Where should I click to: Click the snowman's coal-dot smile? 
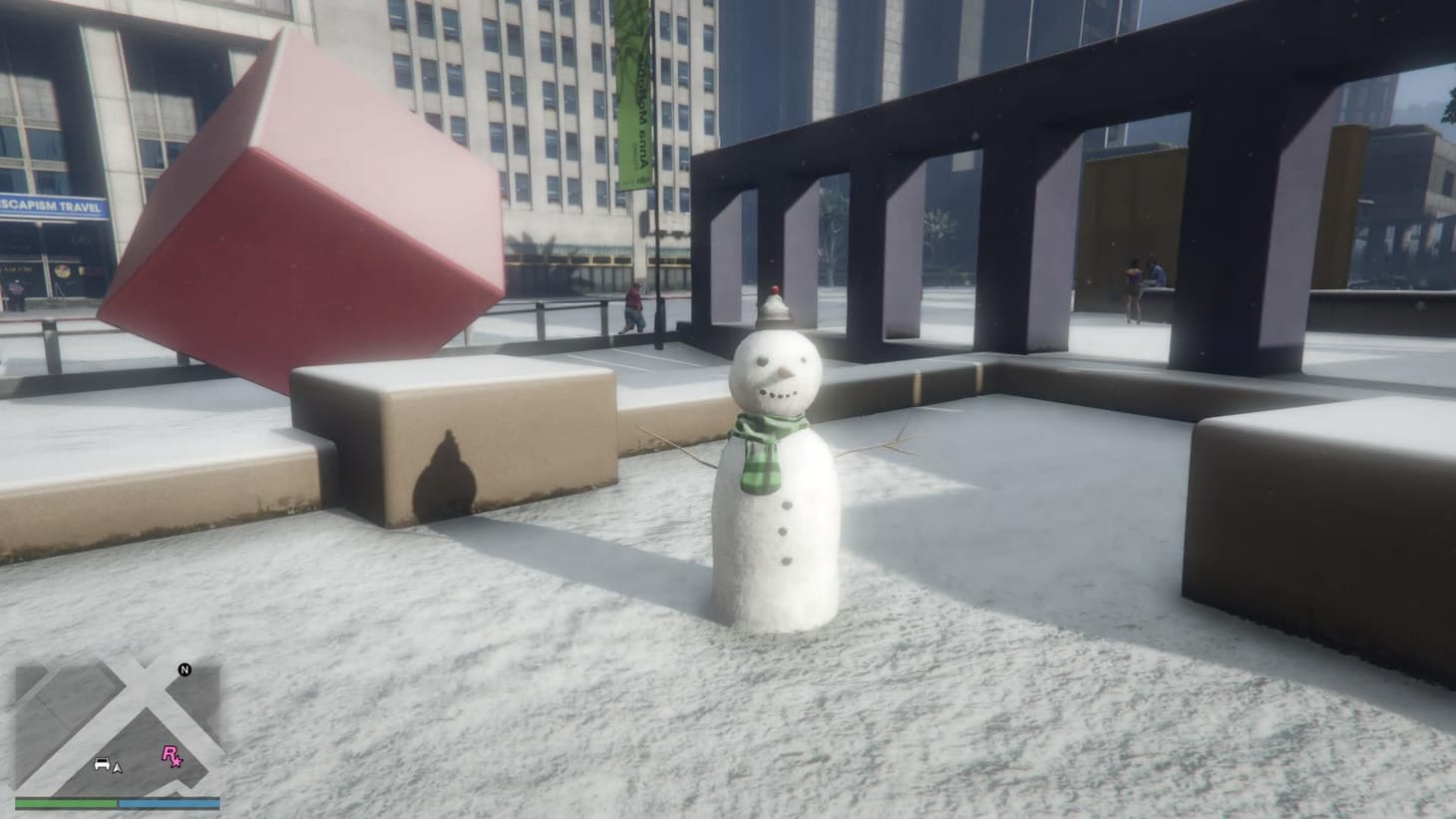coord(780,395)
